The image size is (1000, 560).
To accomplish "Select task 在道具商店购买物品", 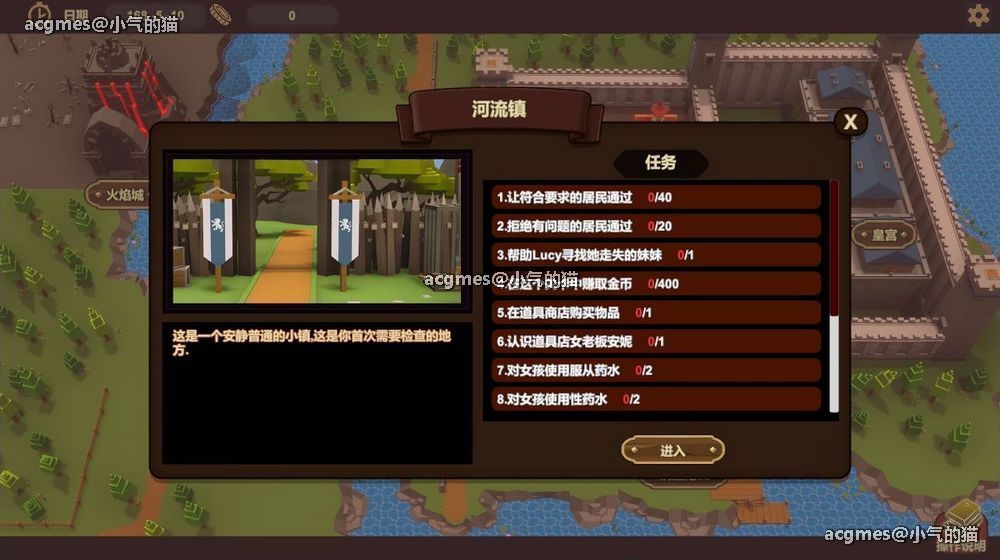I will coord(655,313).
